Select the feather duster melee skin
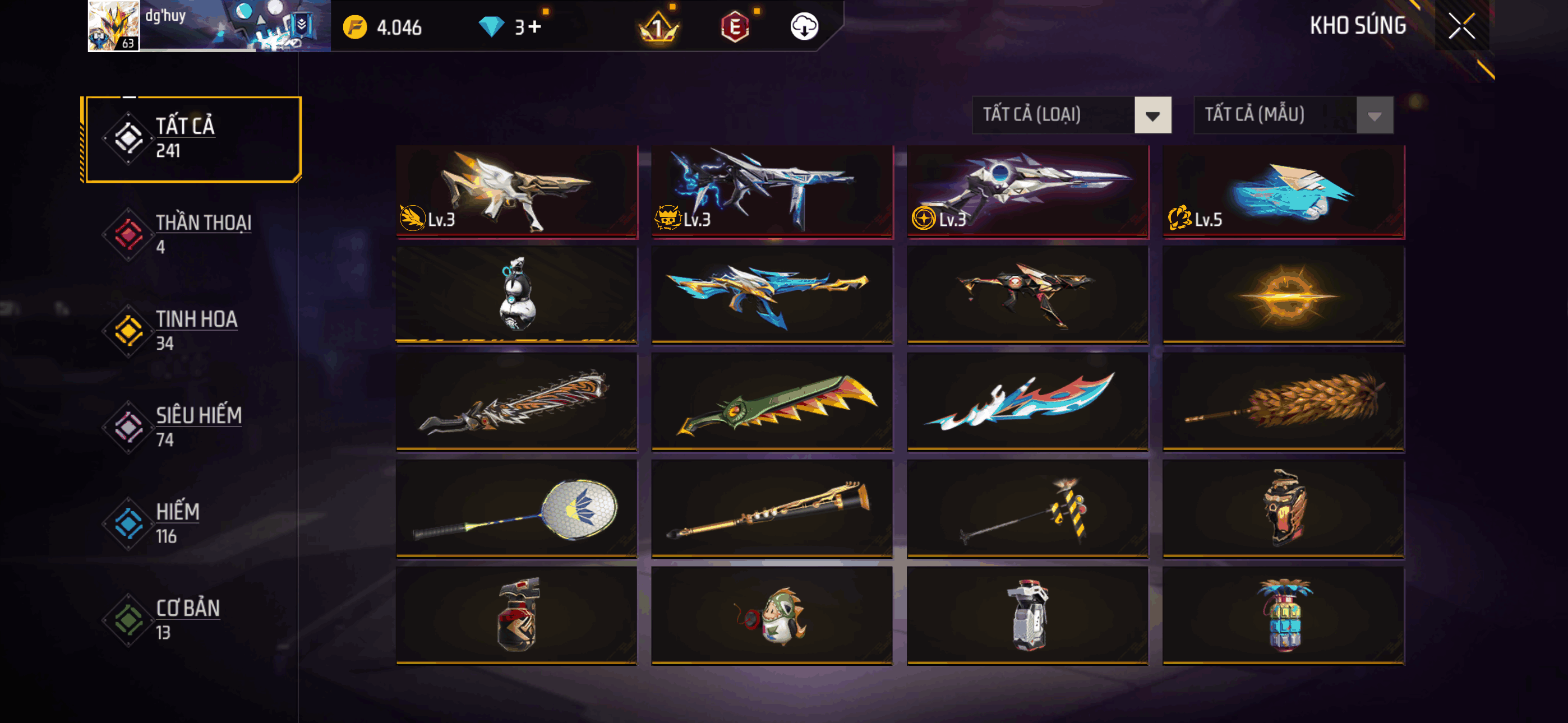Image resolution: width=1568 pixels, height=723 pixels. [x=1283, y=402]
